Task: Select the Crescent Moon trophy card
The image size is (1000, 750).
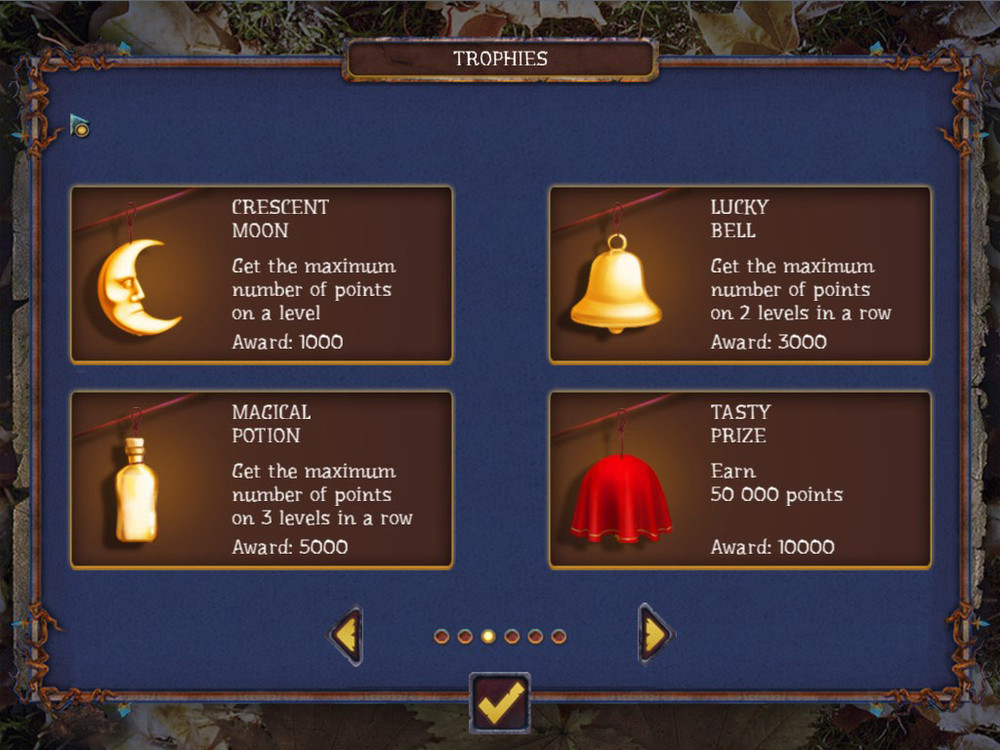Action: (x=261, y=274)
